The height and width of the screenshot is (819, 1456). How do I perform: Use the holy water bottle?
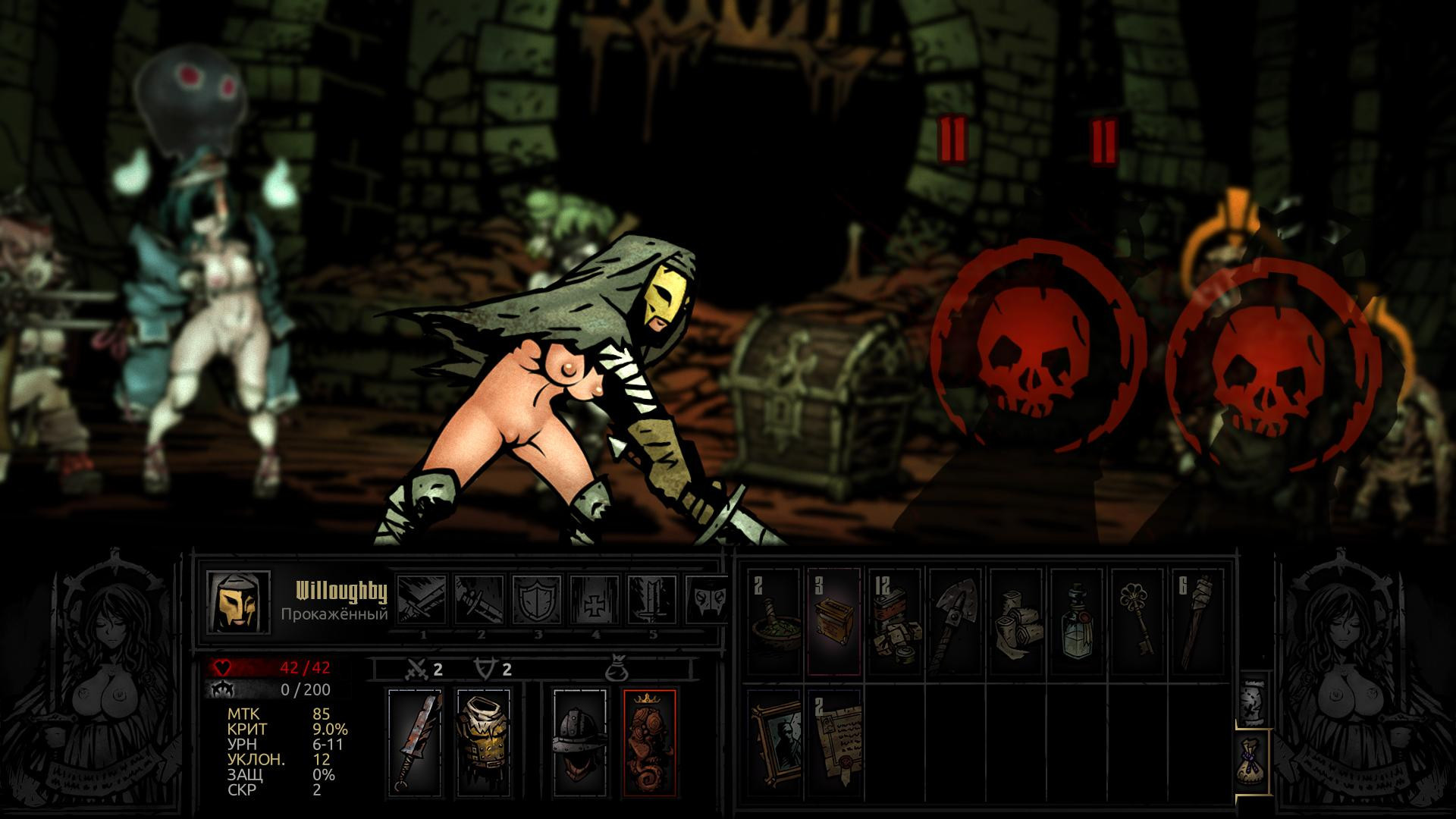pyautogui.click(x=1075, y=620)
